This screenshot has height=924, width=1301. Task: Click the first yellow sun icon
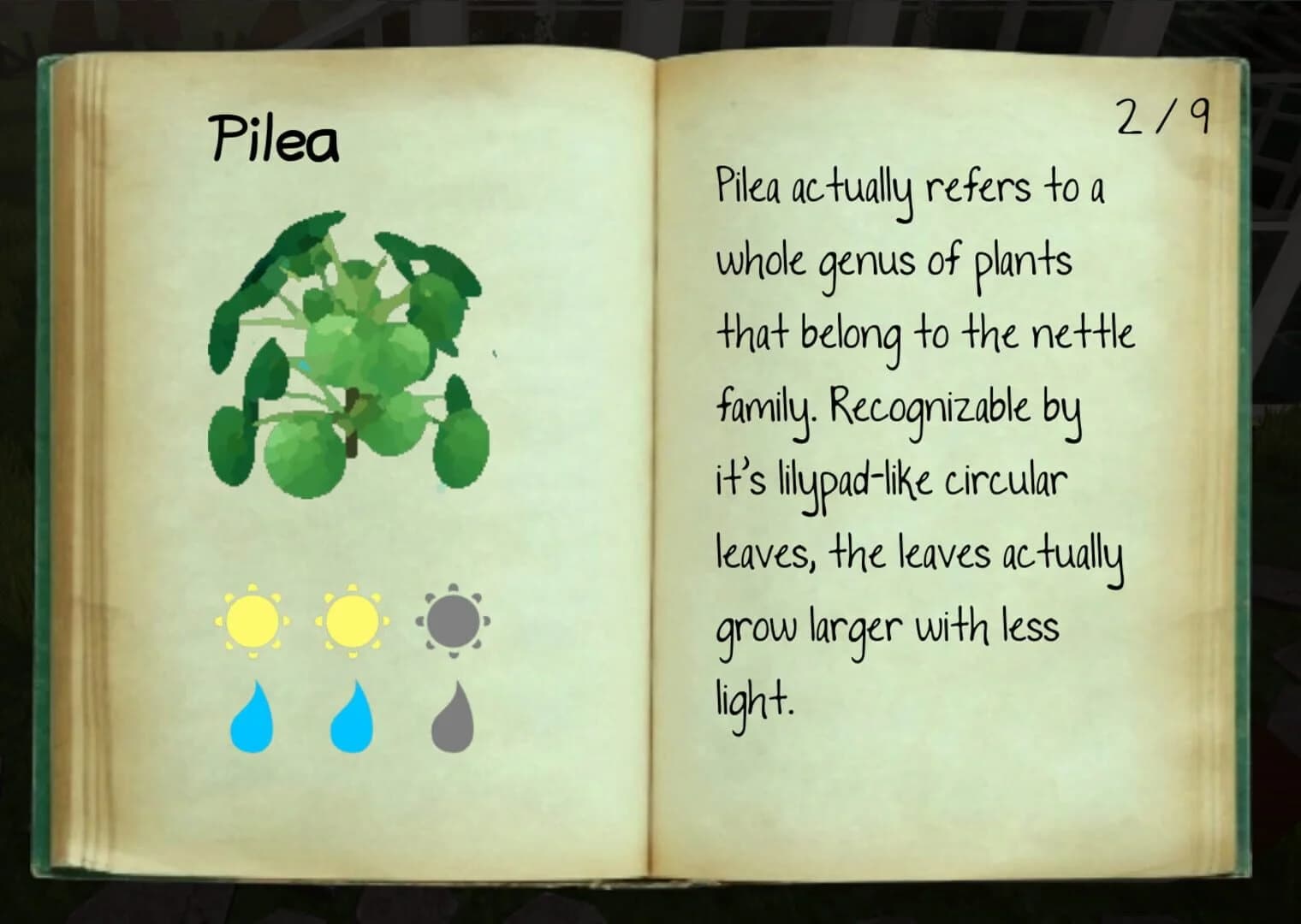(x=252, y=622)
